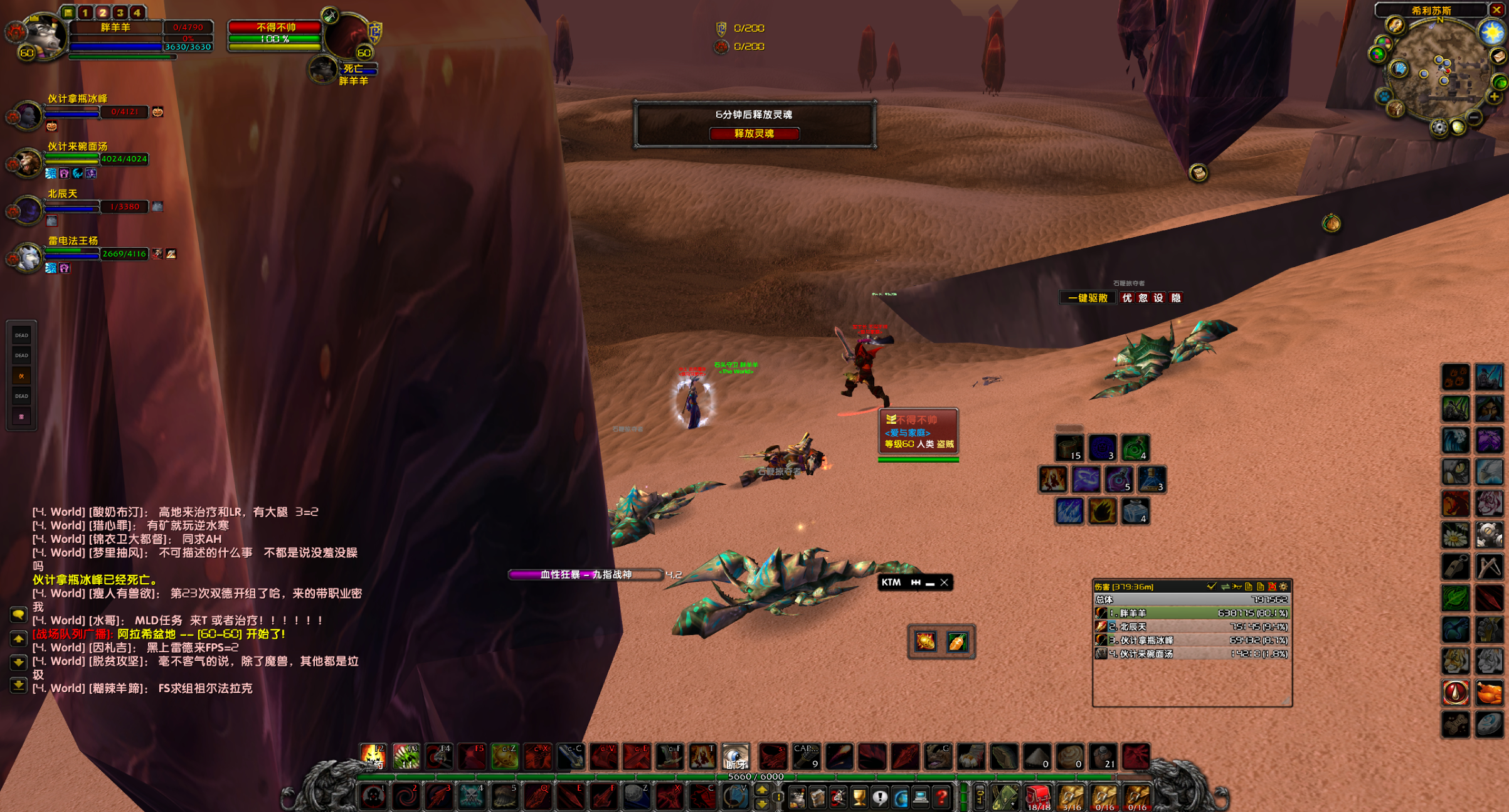Open the red backpack showing 18/18

(x=1038, y=798)
